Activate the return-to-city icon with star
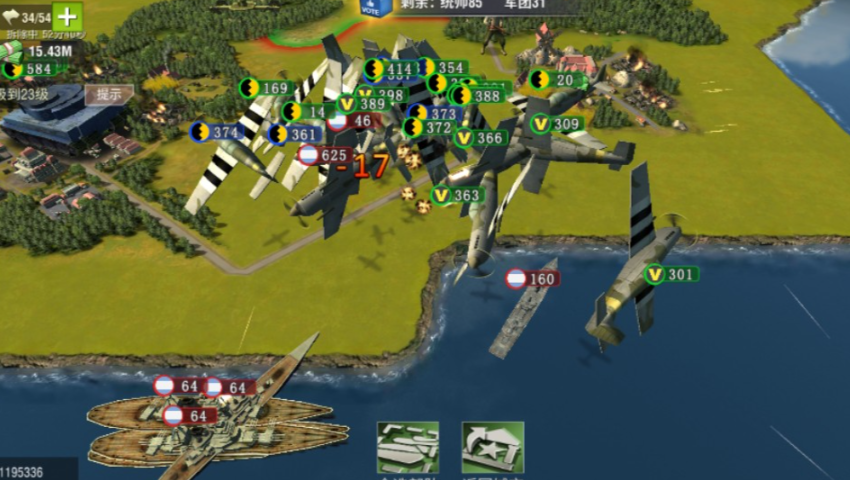The image size is (850, 480). click(492, 447)
